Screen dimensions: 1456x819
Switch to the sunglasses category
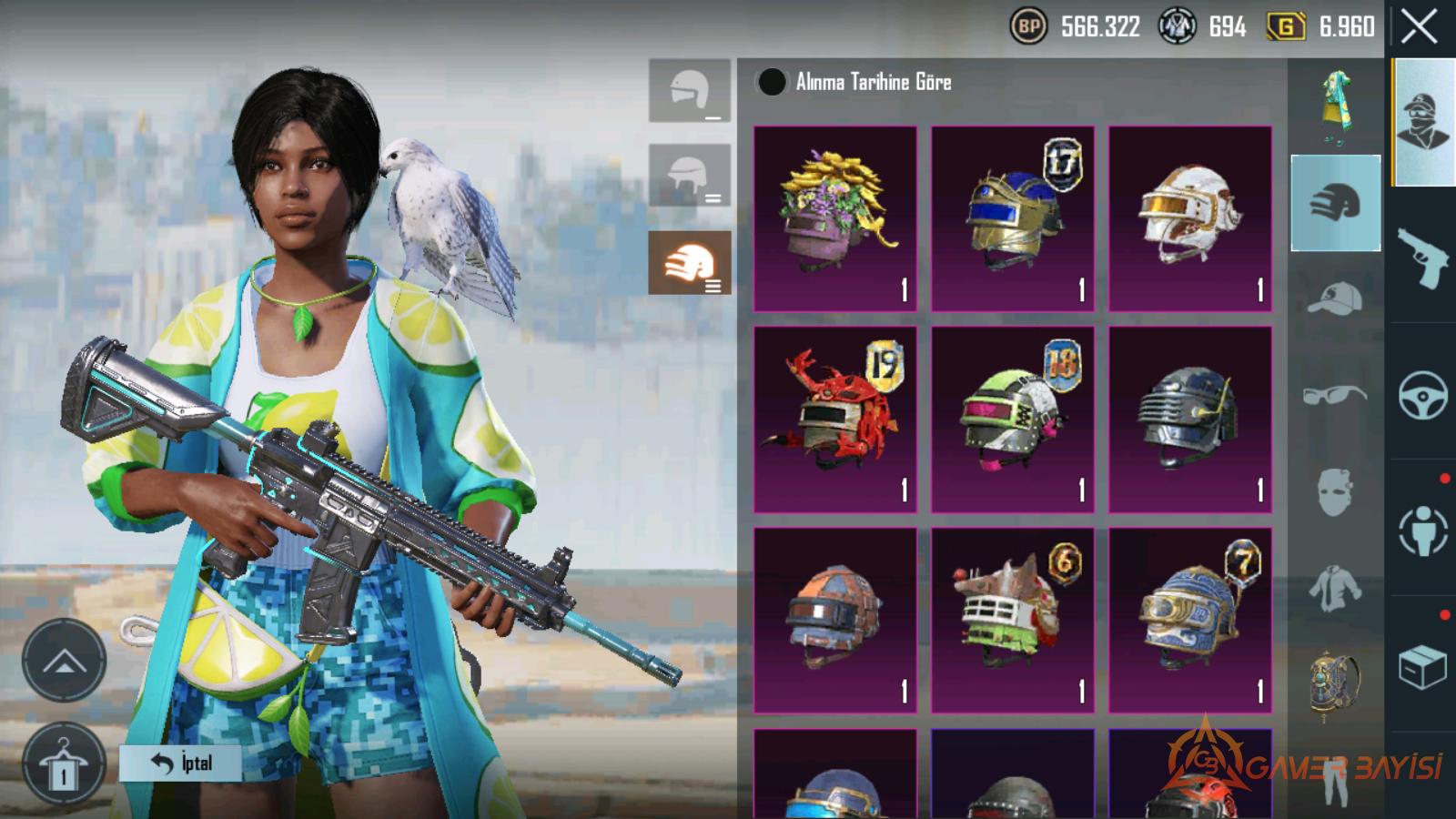click(1335, 396)
